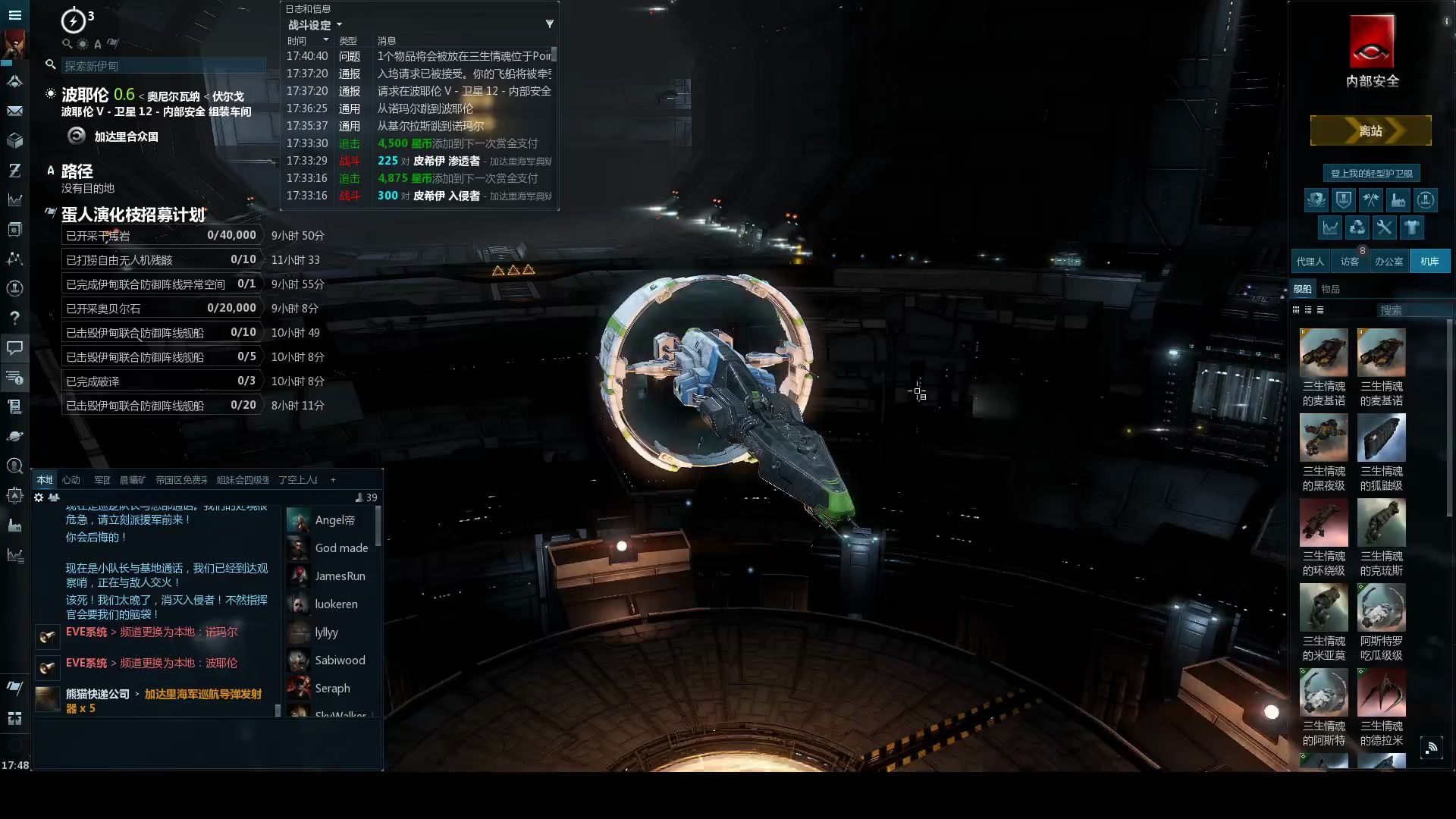Screen dimensions: 1456x819
Task: Click the 探索新伊甸 search box
Action: [163, 66]
